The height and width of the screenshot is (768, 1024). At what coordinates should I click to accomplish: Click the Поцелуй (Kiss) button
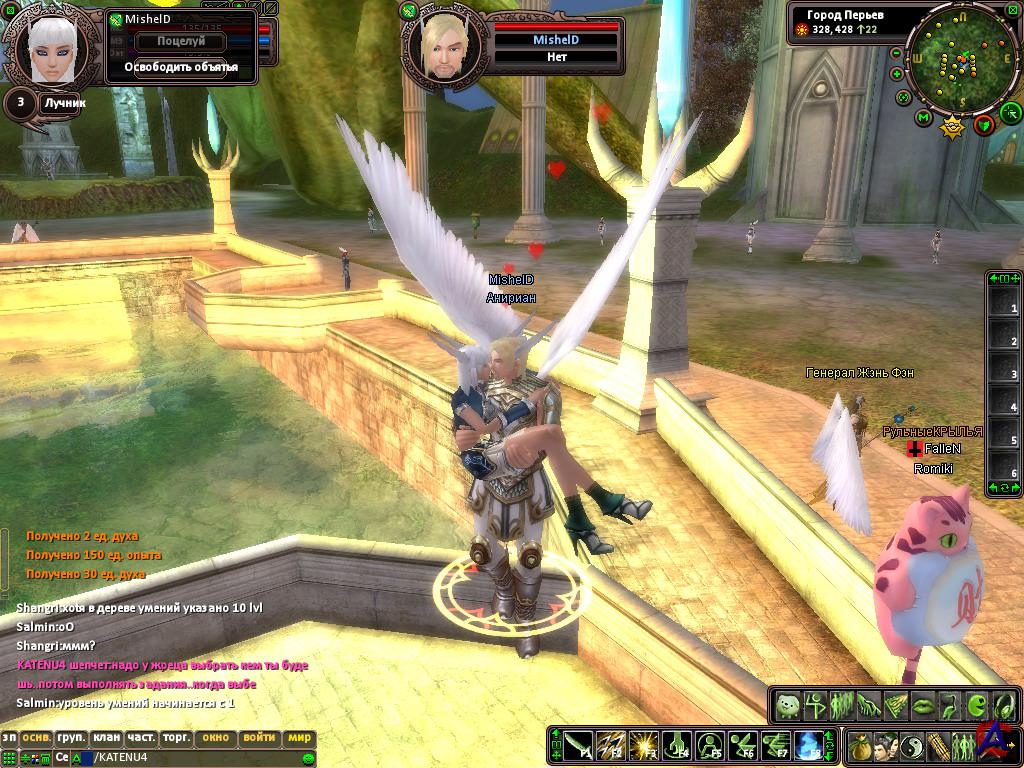click(181, 42)
